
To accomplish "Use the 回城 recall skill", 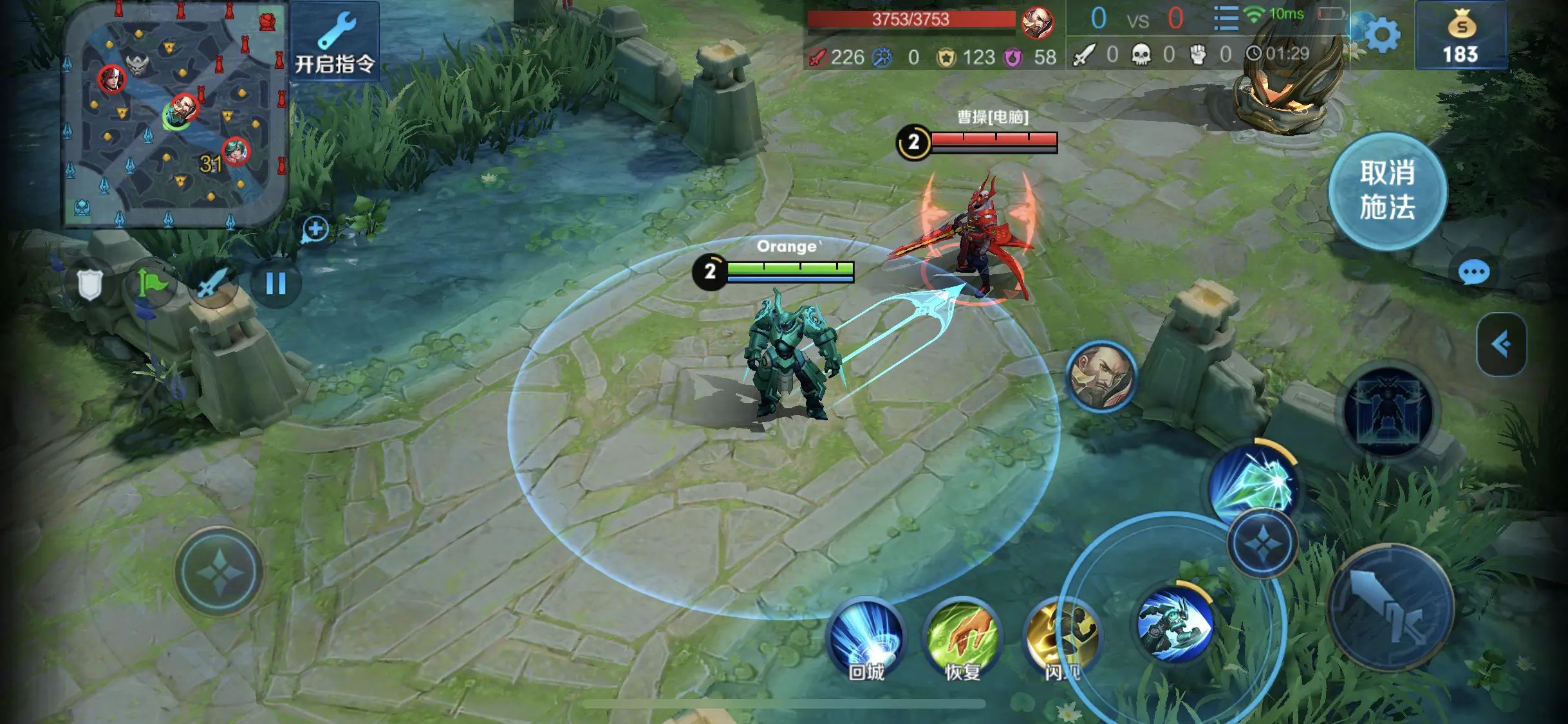I will pos(866,638).
